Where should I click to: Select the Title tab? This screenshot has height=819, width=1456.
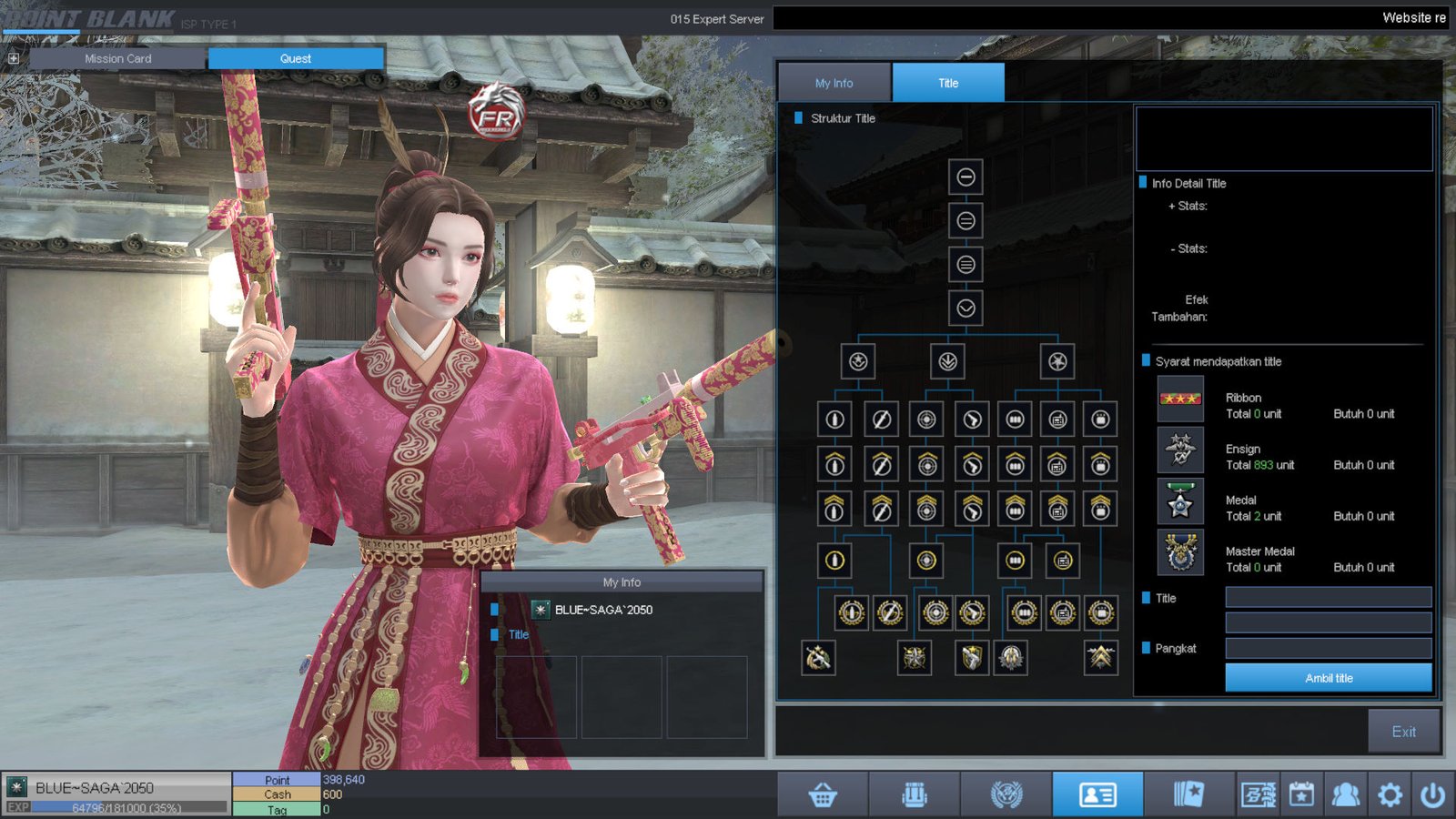click(x=948, y=83)
